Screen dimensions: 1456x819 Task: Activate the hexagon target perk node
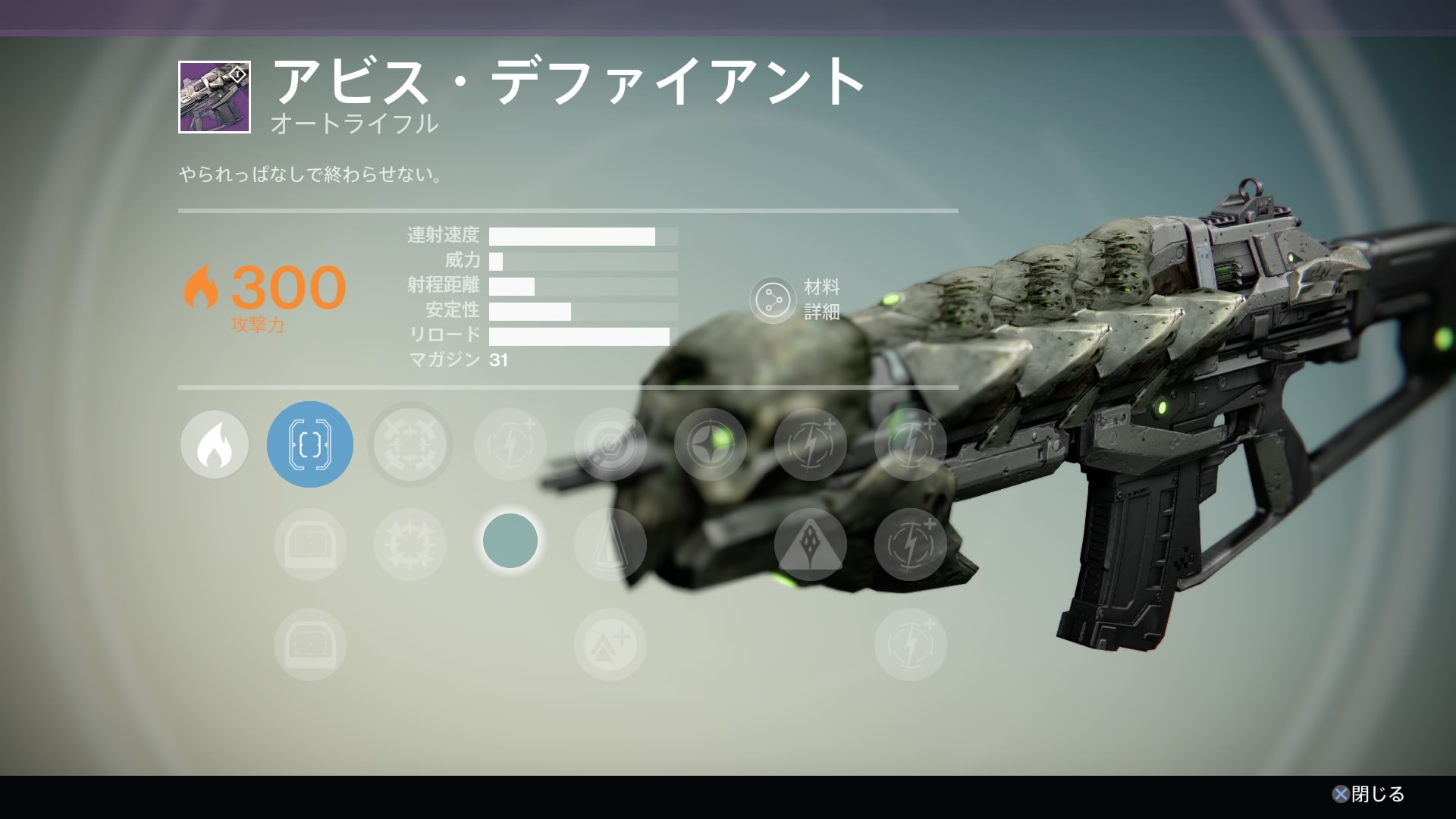610,445
